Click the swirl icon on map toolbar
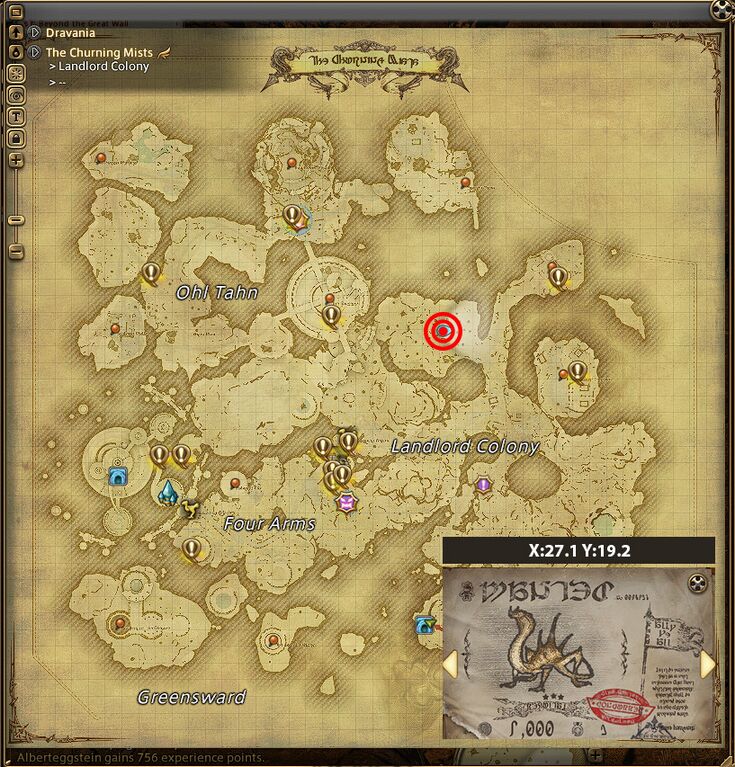 coord(16,94)
